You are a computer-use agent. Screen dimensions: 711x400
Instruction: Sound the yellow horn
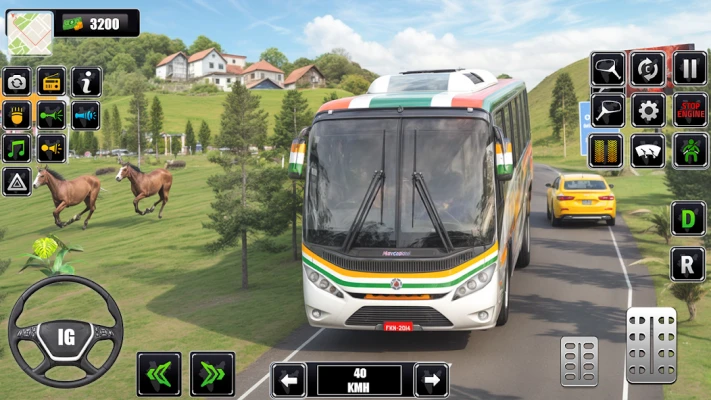pos(51,148)
